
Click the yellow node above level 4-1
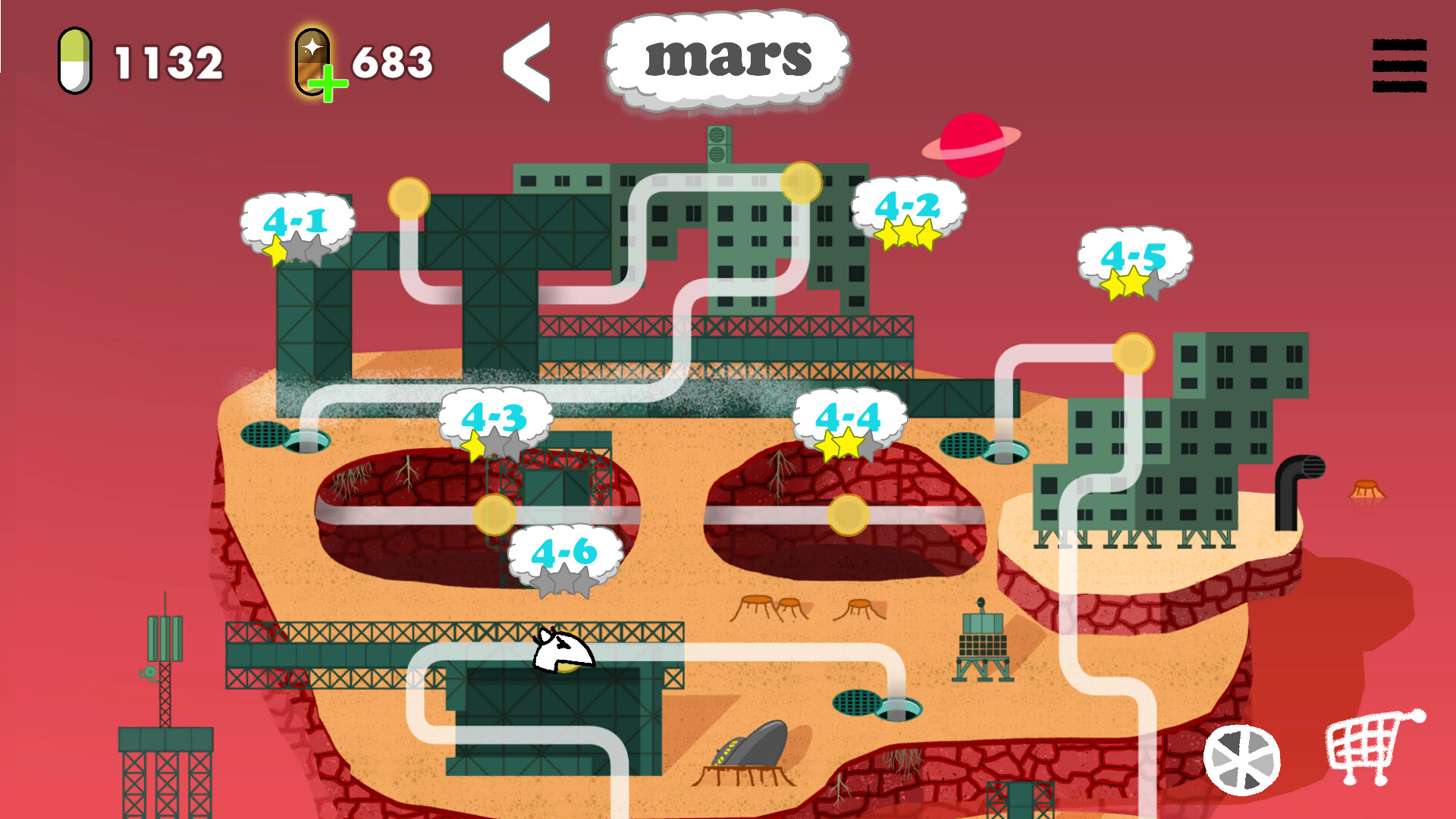[x=408, y=197]
